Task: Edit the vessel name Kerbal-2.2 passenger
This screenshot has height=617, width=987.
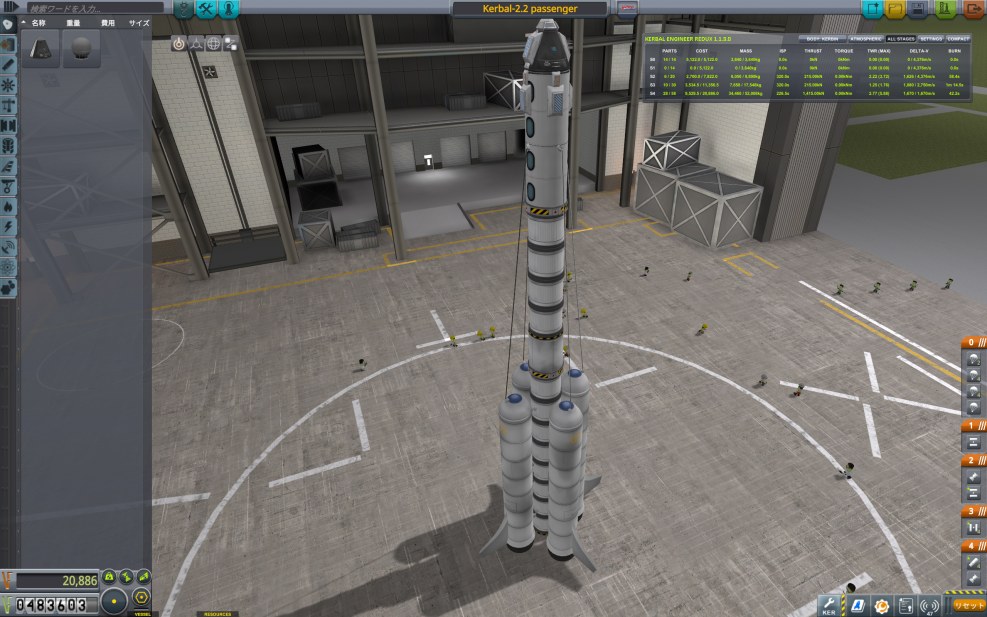Action: (529, 8)
